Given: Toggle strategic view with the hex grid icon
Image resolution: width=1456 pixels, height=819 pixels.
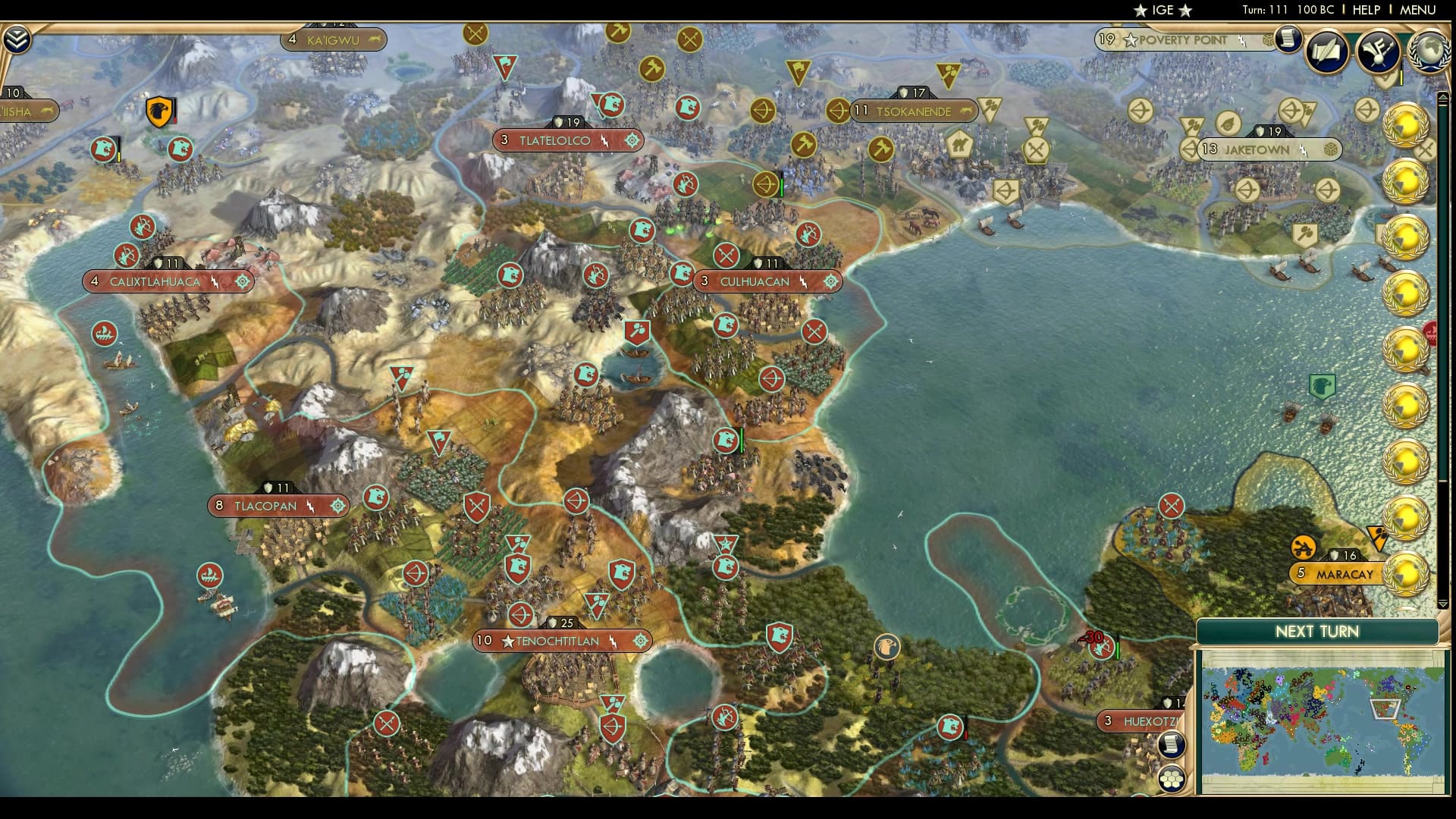Looking at the screenshot, I should pyautogui.click(x=1172, y=777).
